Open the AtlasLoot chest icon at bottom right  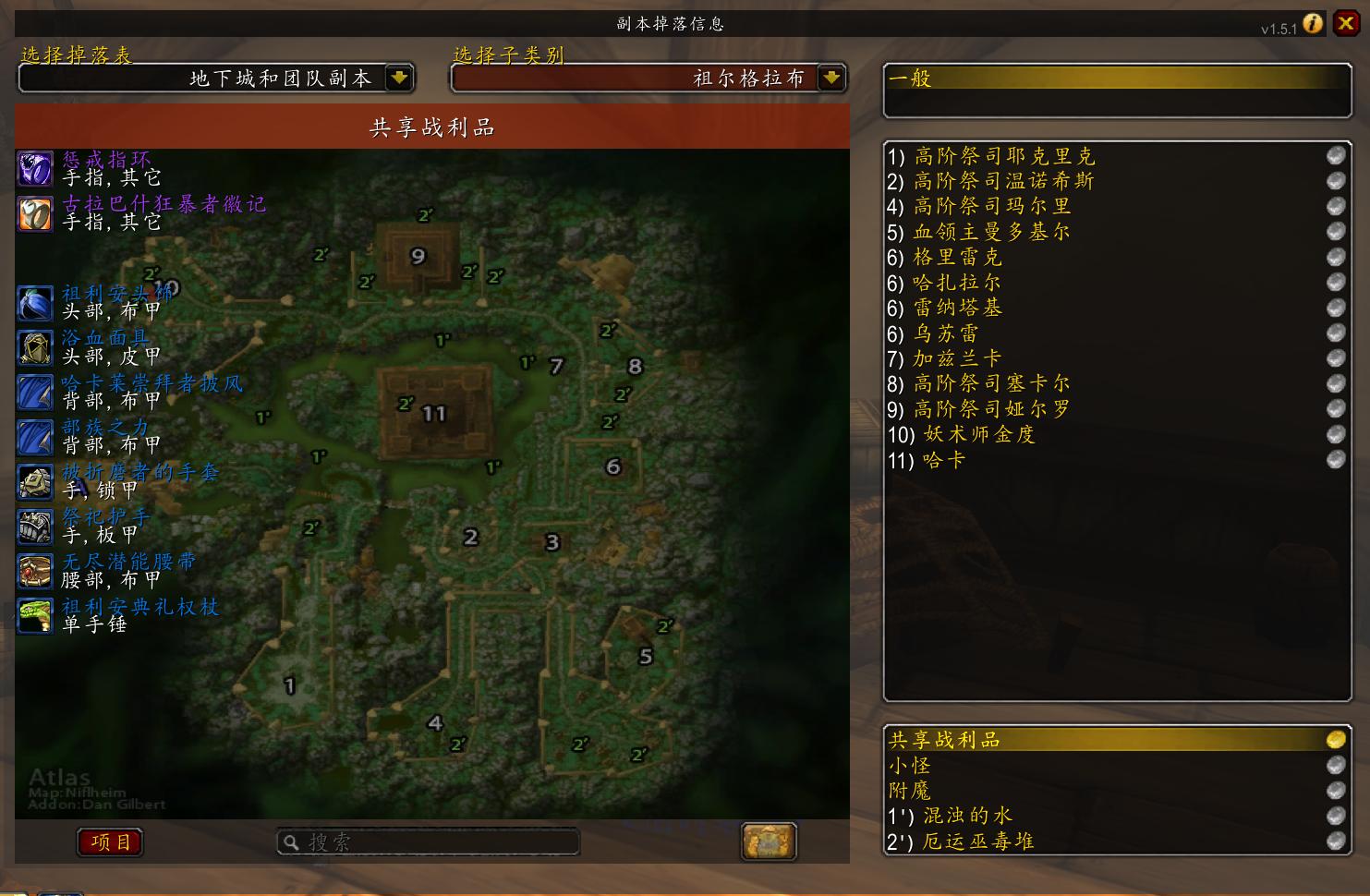tap(770, 841)
